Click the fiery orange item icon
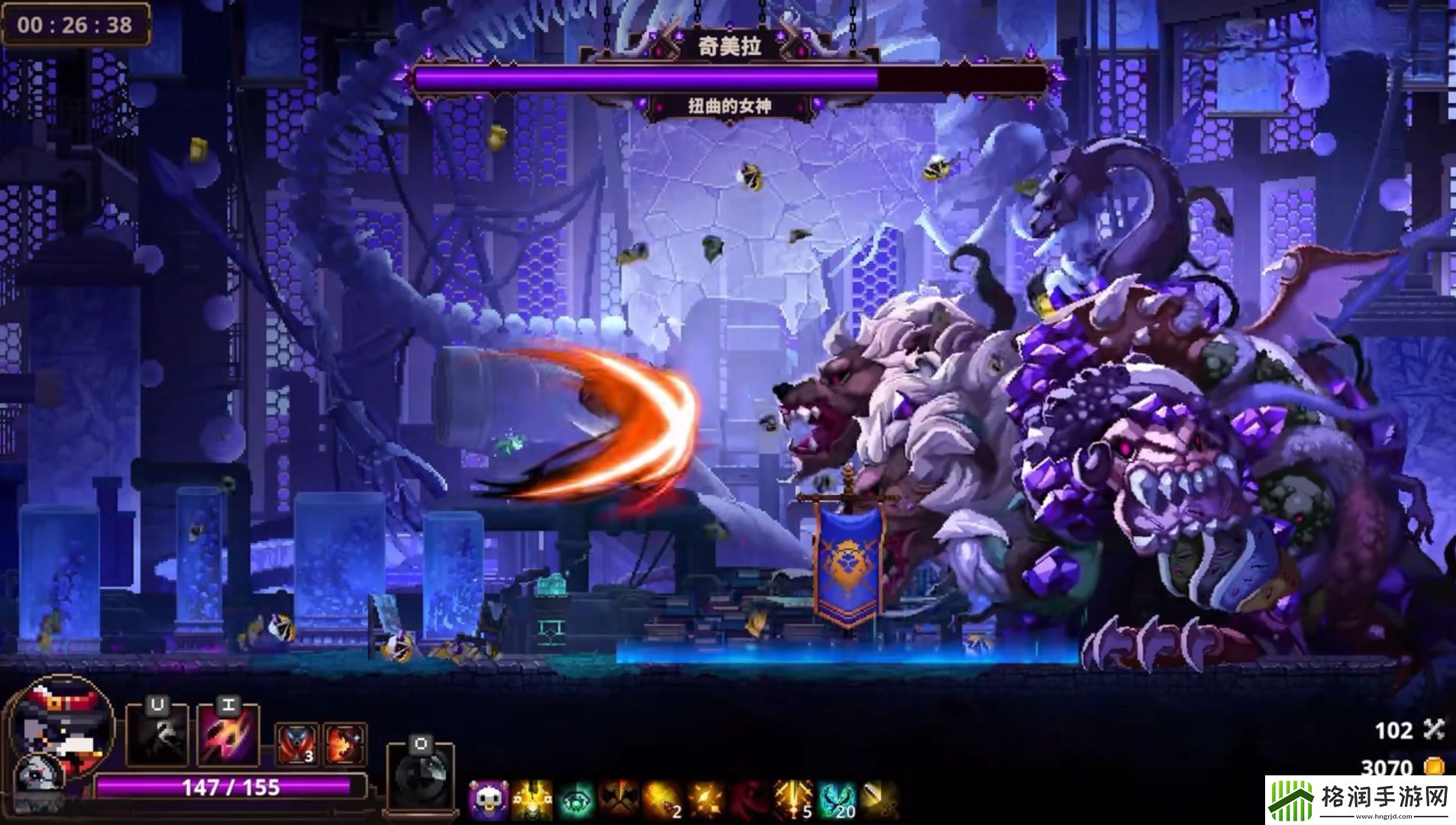 (x=344, y=744)
